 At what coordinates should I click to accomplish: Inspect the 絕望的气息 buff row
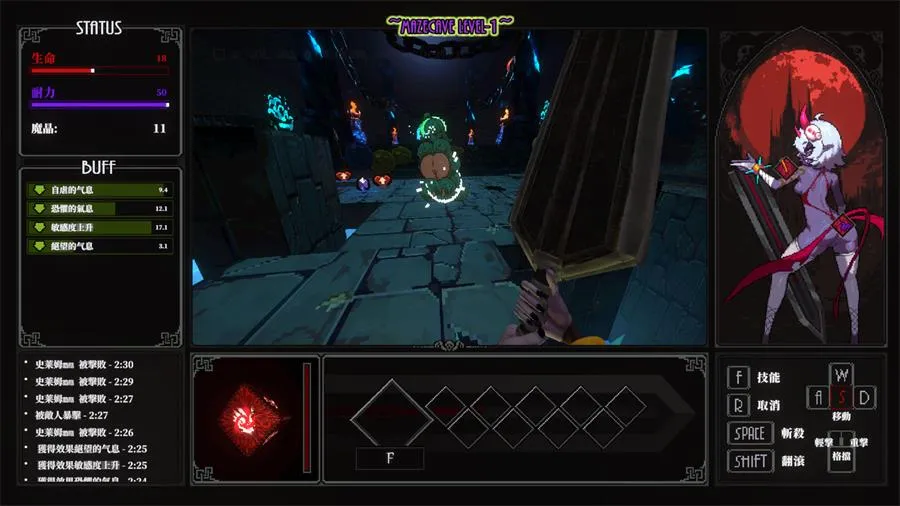click(x=97, y=245)
